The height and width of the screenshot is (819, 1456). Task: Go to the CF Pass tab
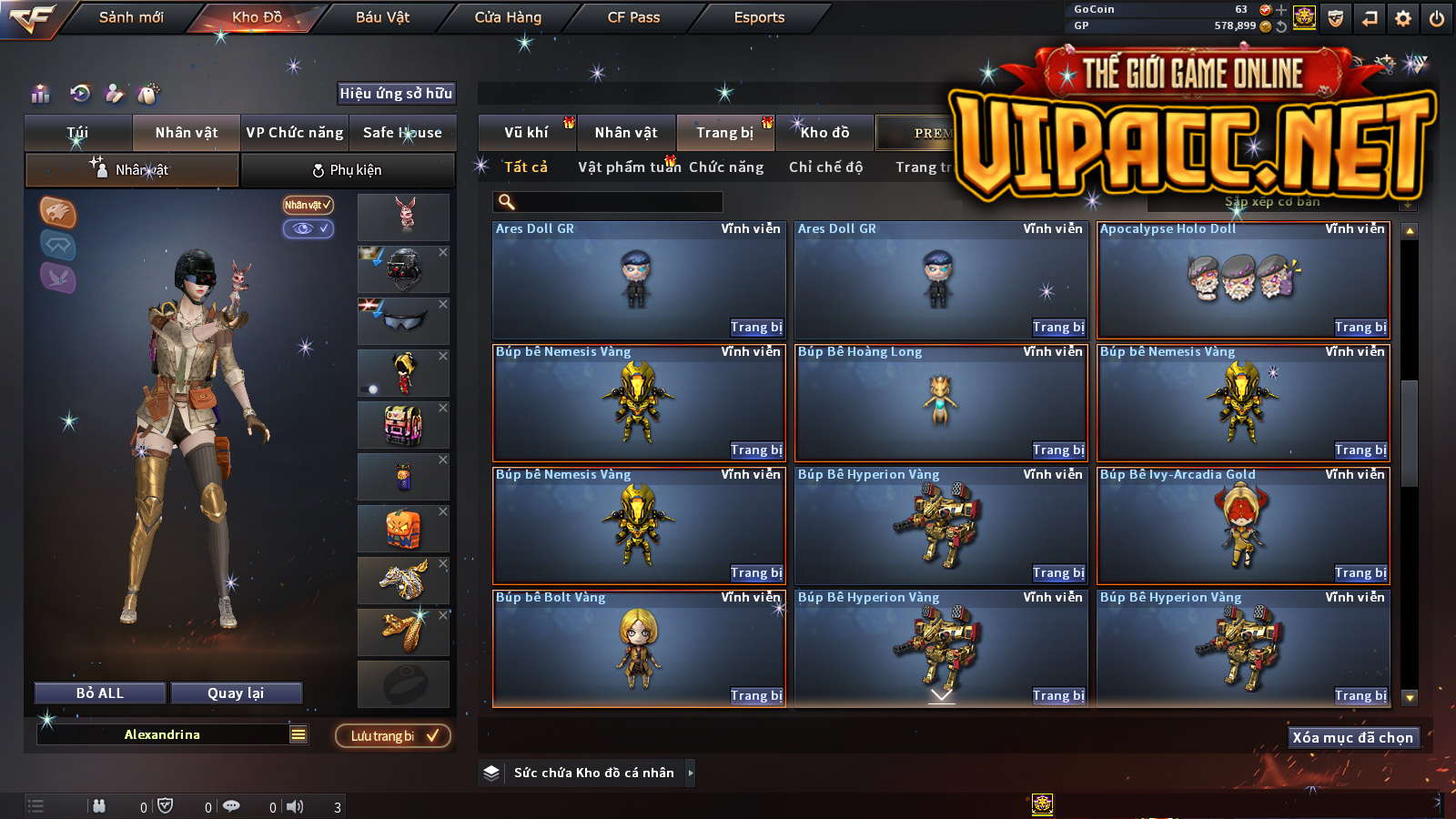click(633, 17)
